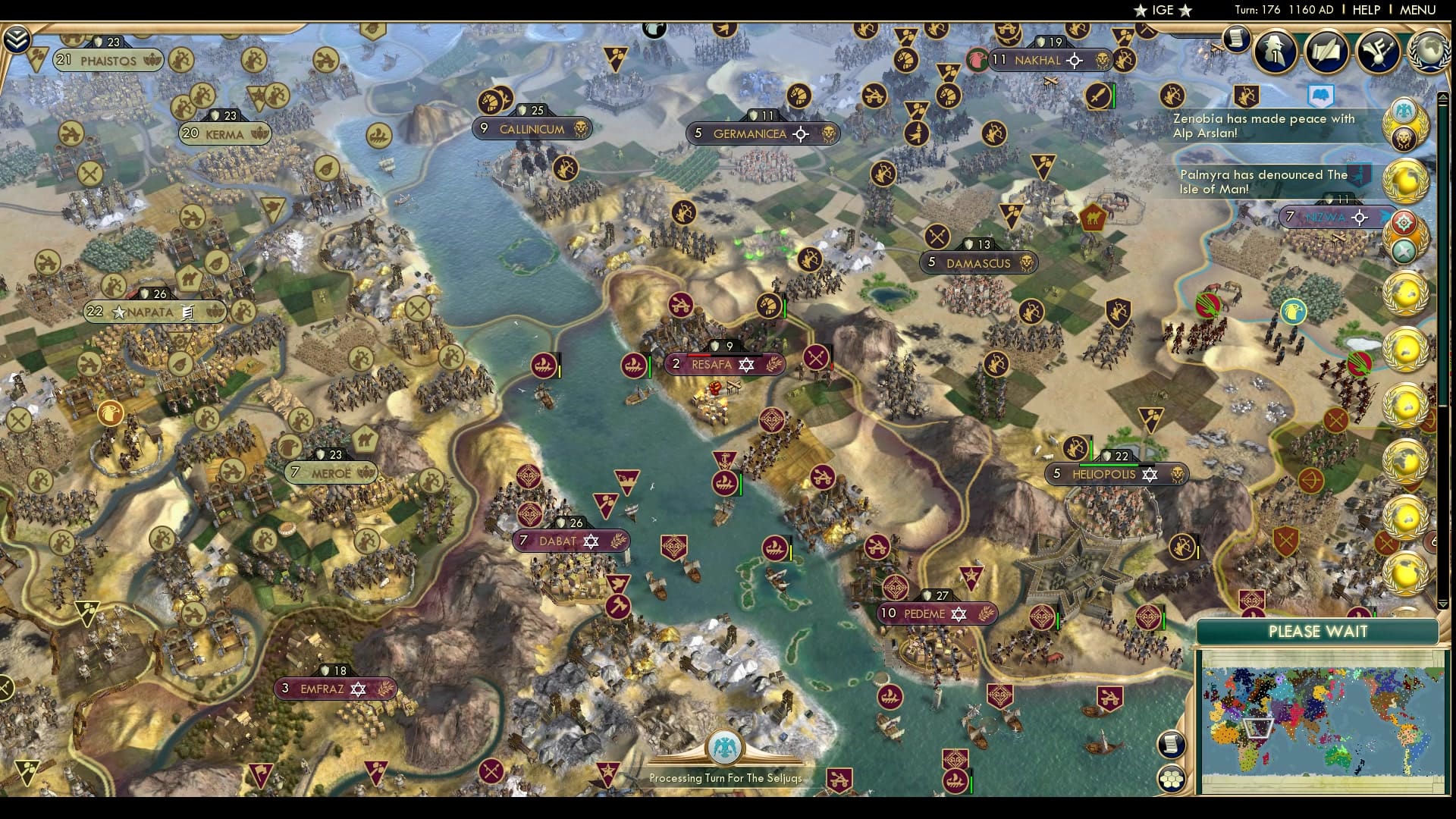Expand the Nakhal city banner options
This screenshot has width=1456, height=819.
pos(1074,60)
